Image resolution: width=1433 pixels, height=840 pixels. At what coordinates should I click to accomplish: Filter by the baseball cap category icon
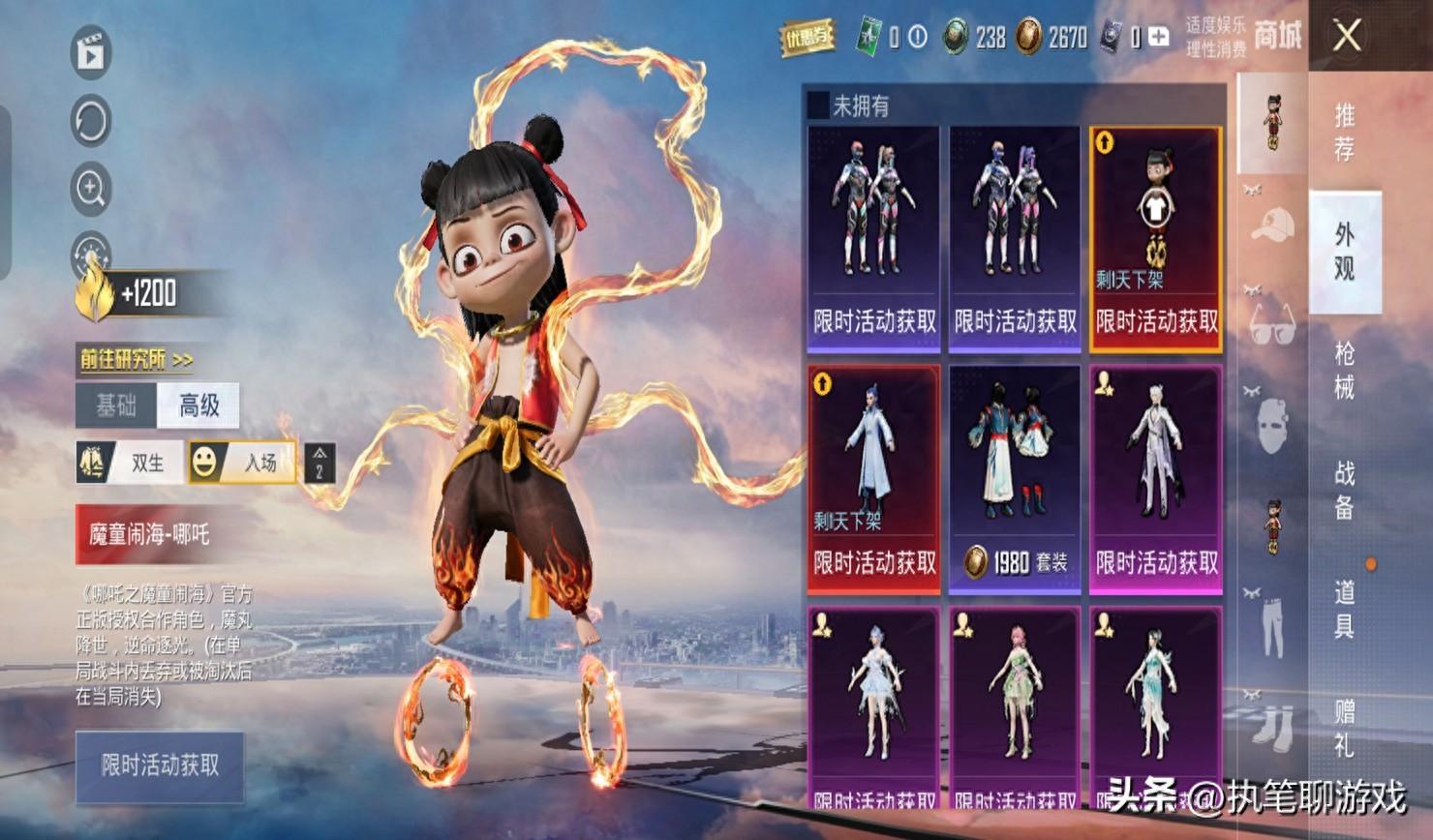[1272, 225]
